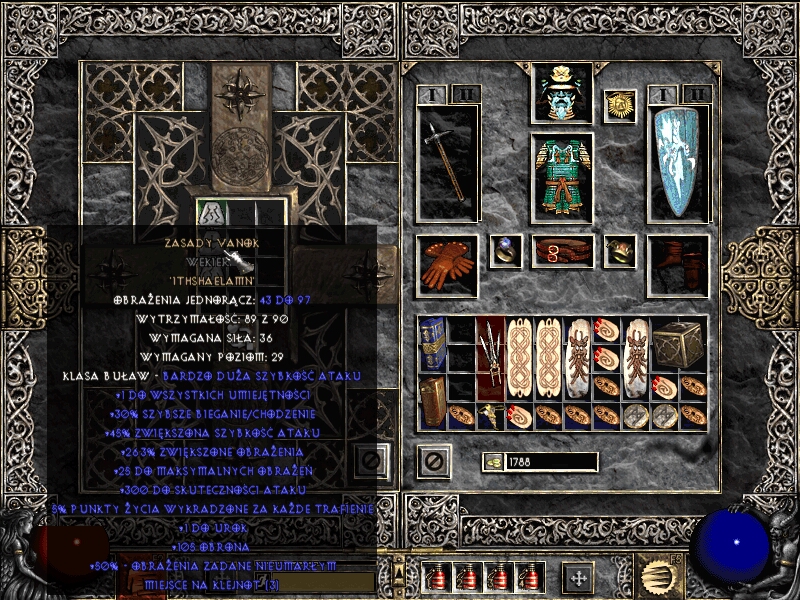Select the equipped mace in the weapon slot
Viewport: 800px width, 600px height.
tap(448, 165)
